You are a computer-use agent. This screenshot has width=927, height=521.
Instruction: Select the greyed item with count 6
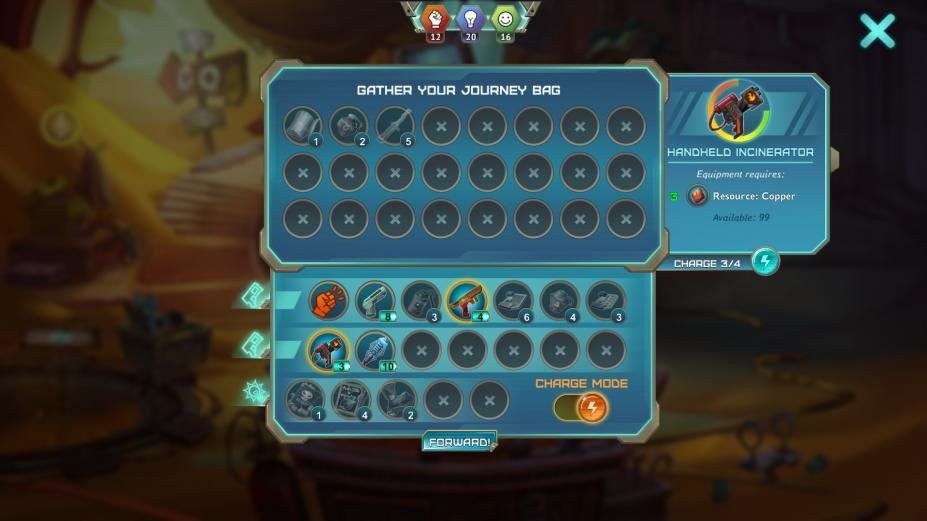(x=512, y=300)
